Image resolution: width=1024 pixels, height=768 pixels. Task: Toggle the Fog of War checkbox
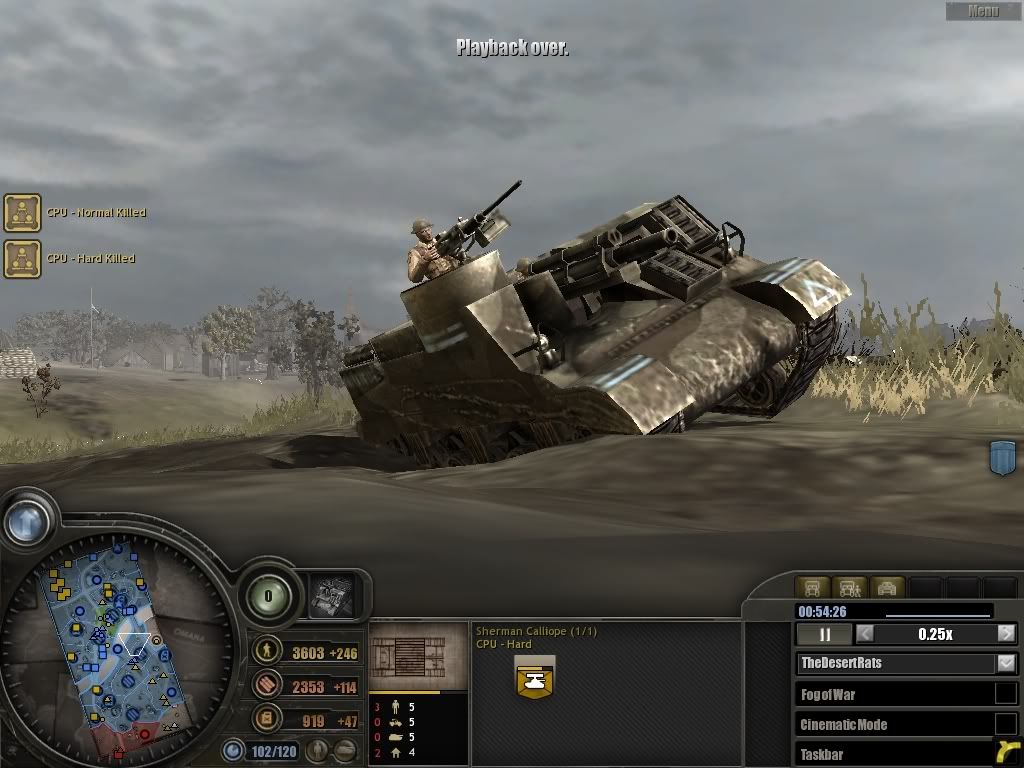click(1005, 694)
